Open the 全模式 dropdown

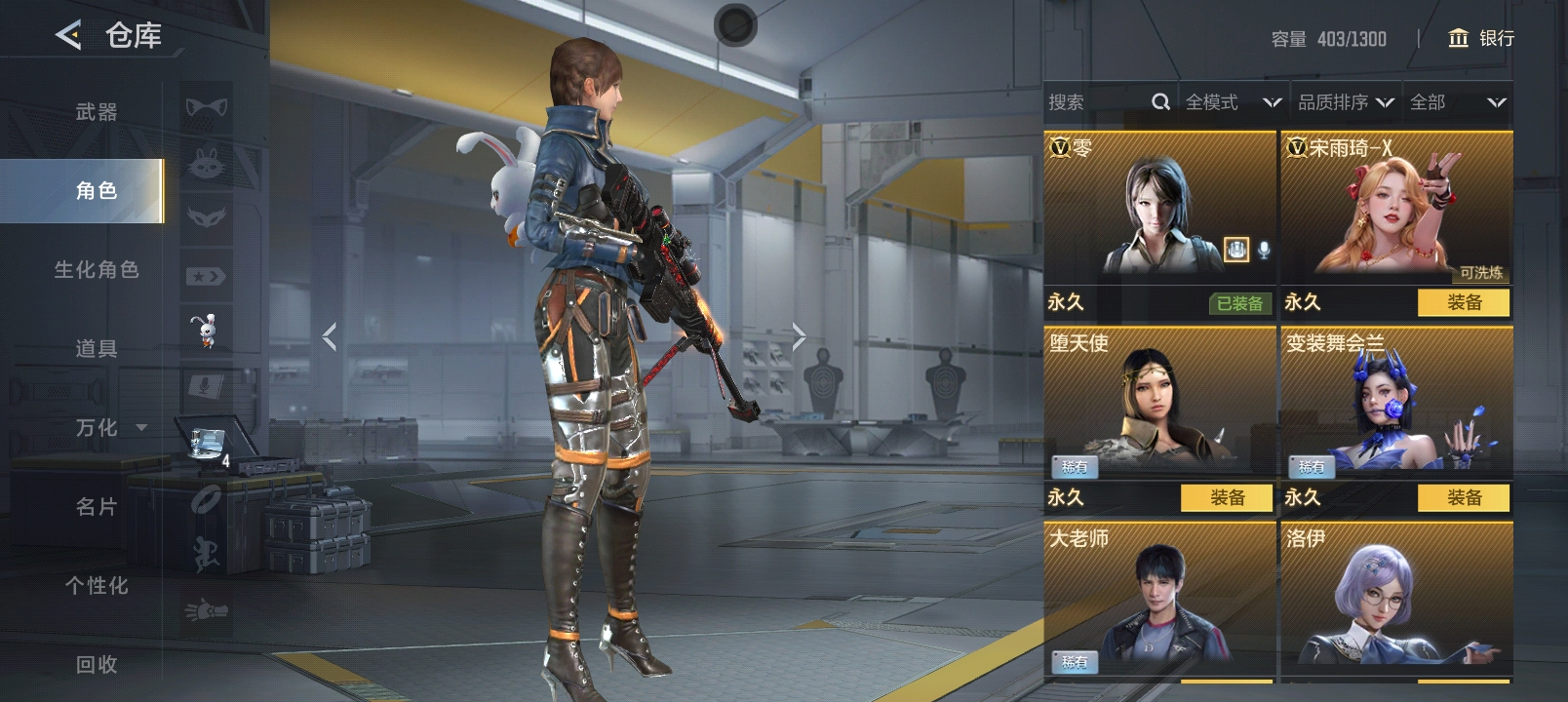click(x=1233, y=102)
